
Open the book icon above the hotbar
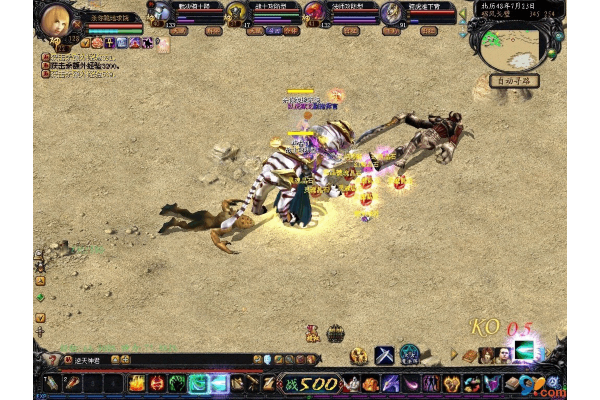pyautogui.click(x=470, y=355)
